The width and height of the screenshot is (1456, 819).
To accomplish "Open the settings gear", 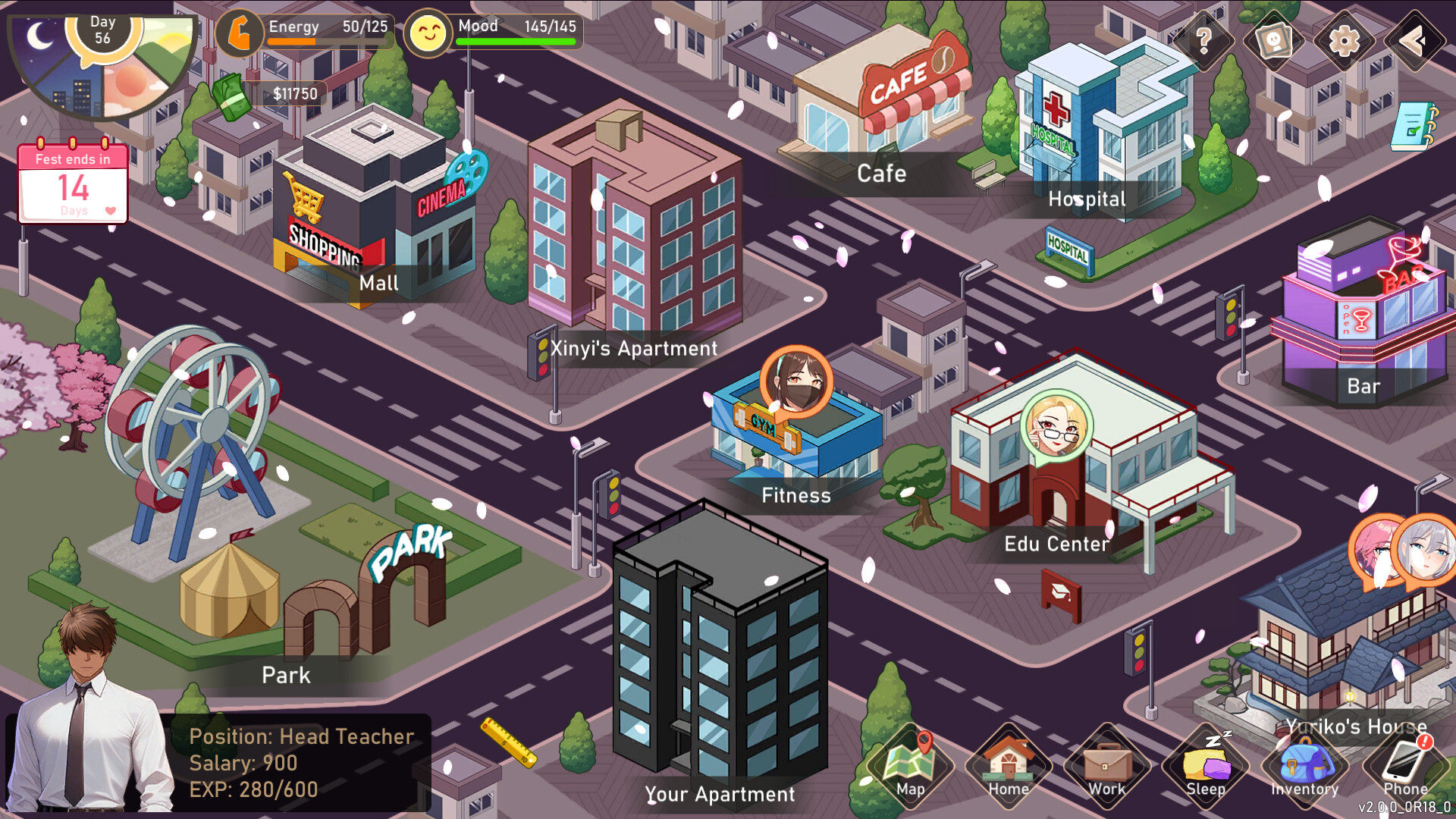I will pyautogui.click(x=1345, y=42).
